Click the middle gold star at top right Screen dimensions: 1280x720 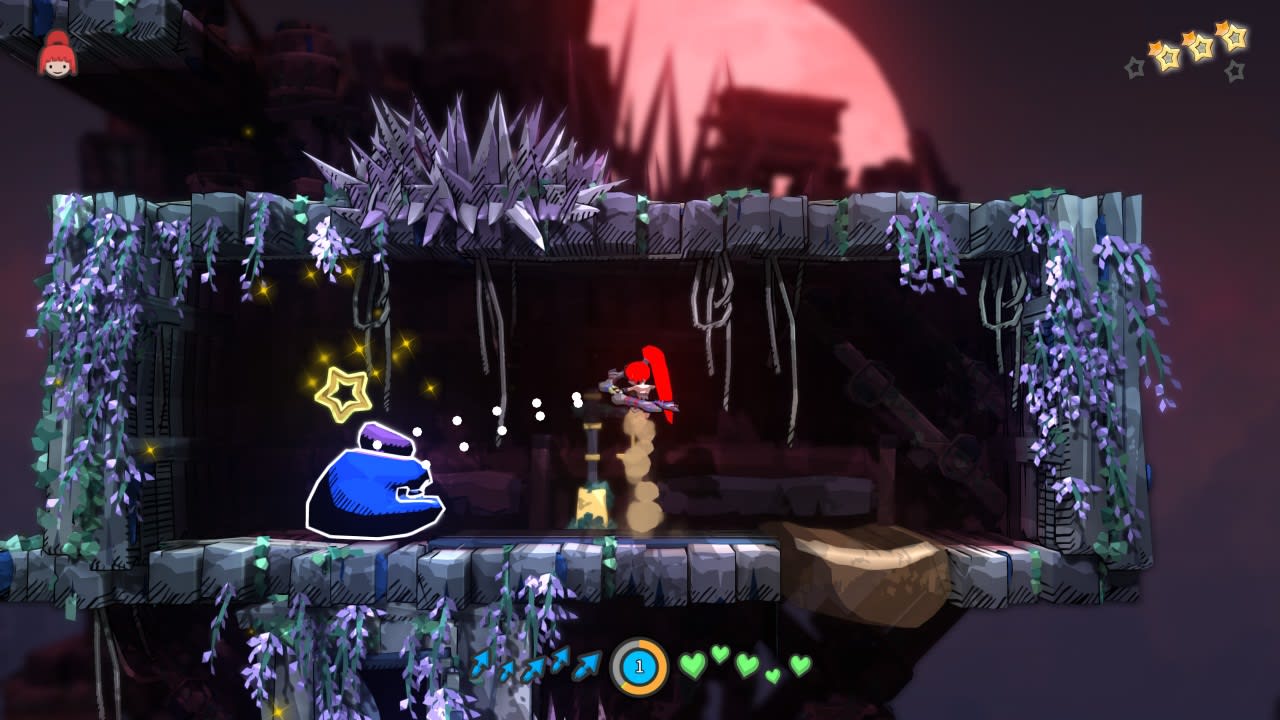pos(1197,46)
